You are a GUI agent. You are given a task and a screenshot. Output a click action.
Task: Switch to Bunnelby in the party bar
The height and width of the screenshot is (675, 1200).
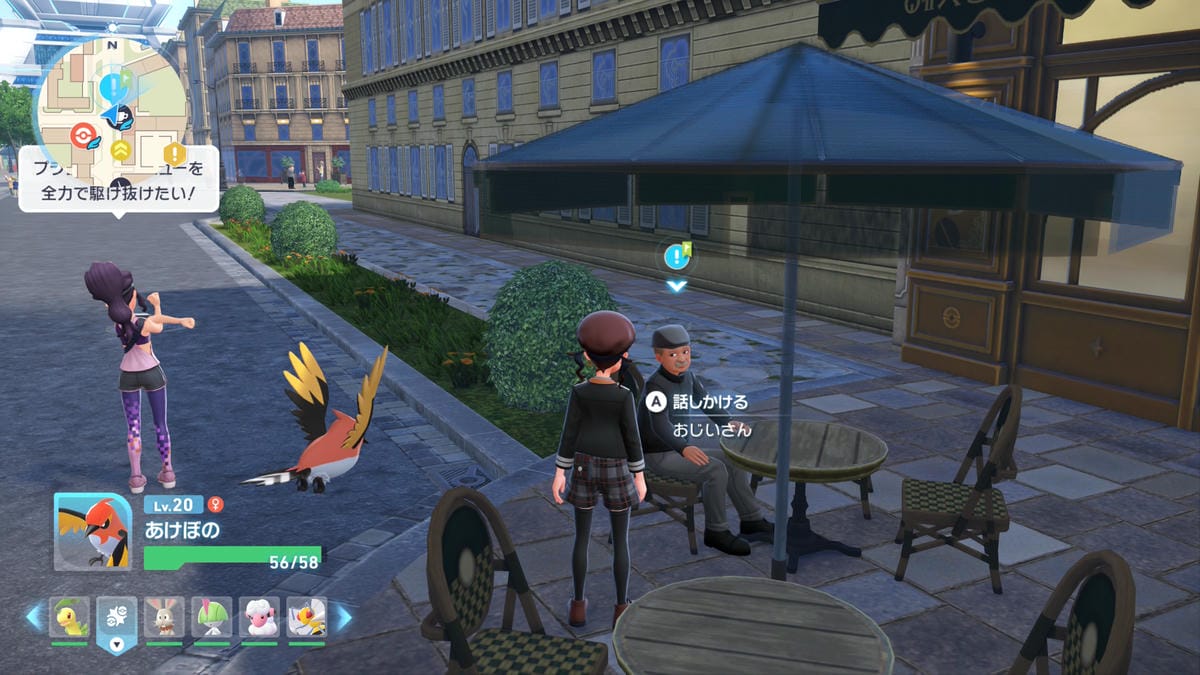pyautogui.click(x=164, y=618)
